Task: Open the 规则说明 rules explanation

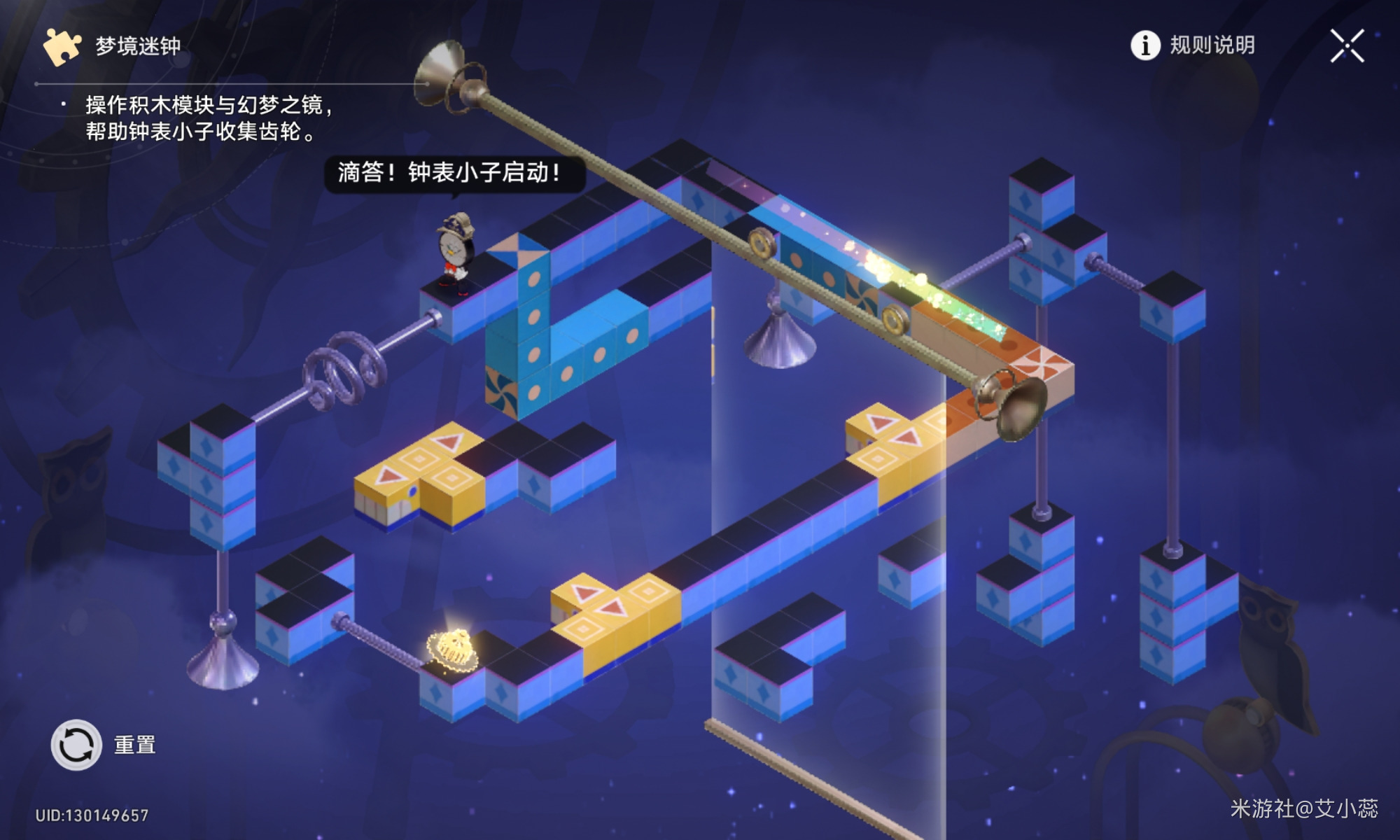Action: (1193, 45)
